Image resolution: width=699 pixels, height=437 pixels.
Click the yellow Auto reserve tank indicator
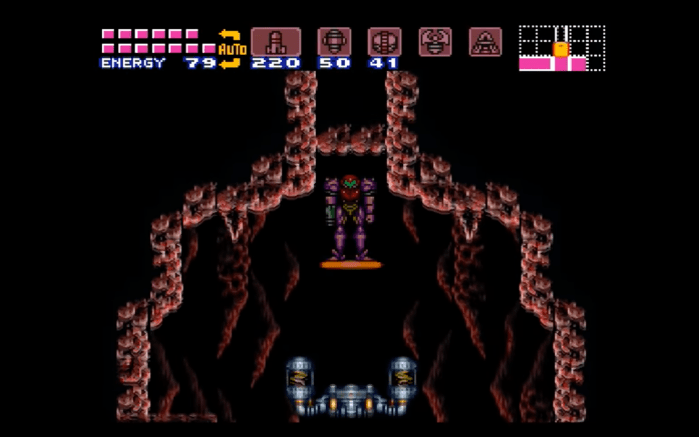click(231, 49)
